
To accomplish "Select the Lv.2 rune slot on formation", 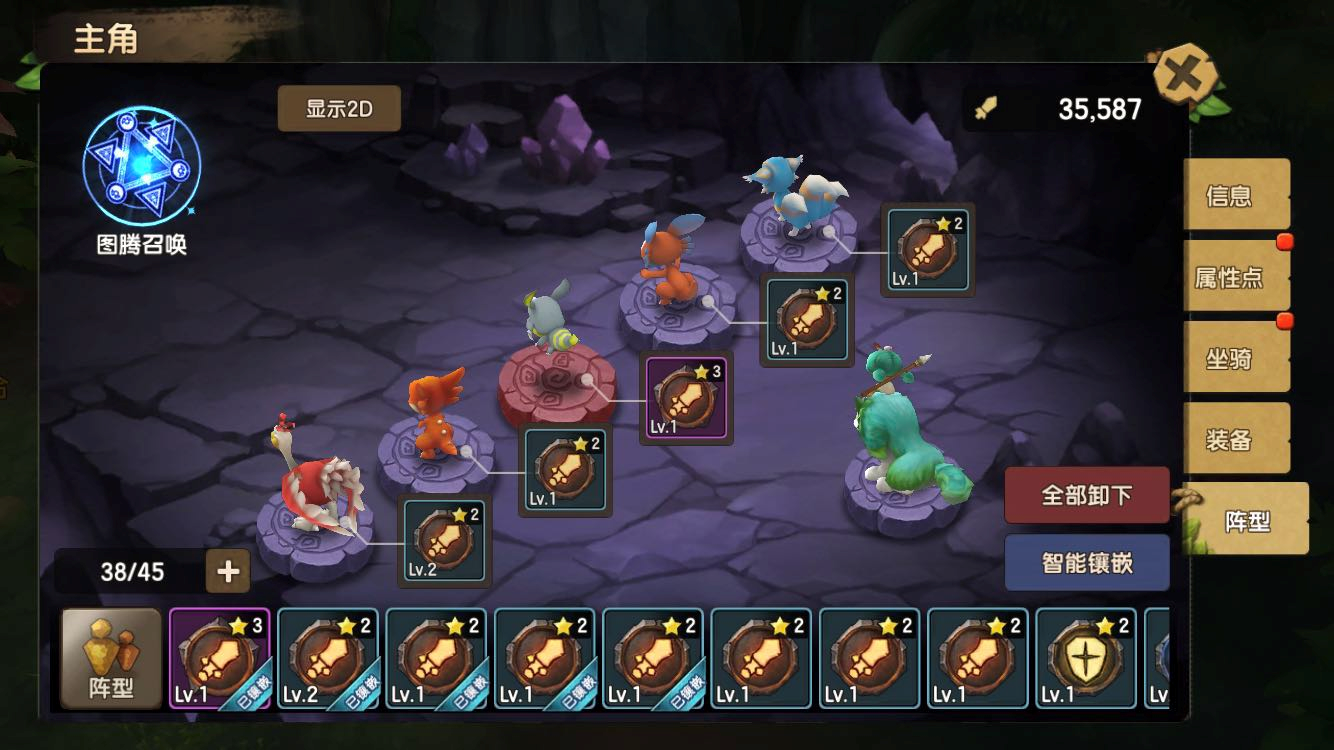I will coord(445,540).
